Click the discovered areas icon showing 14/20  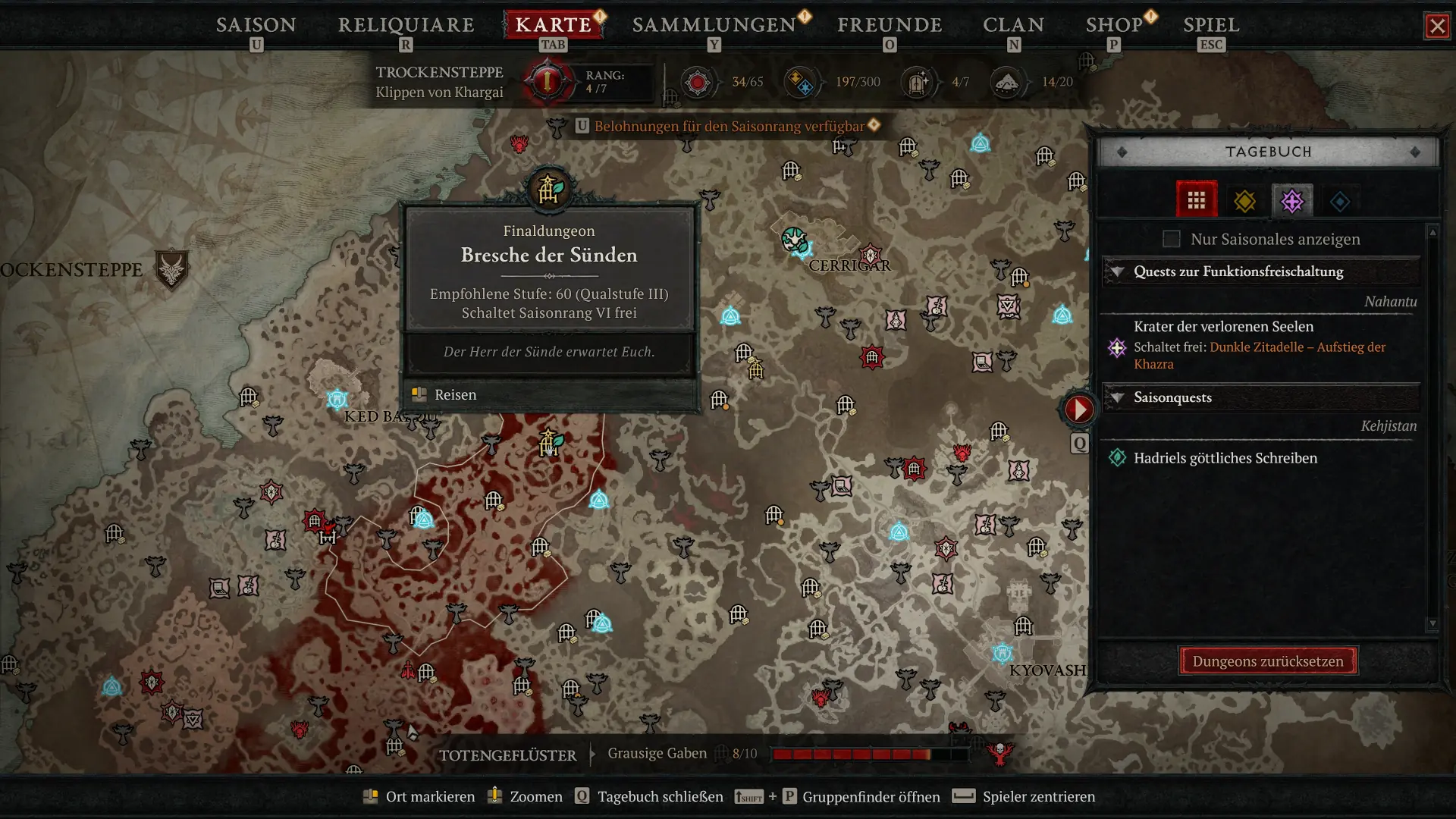(x=1009, y=82)
